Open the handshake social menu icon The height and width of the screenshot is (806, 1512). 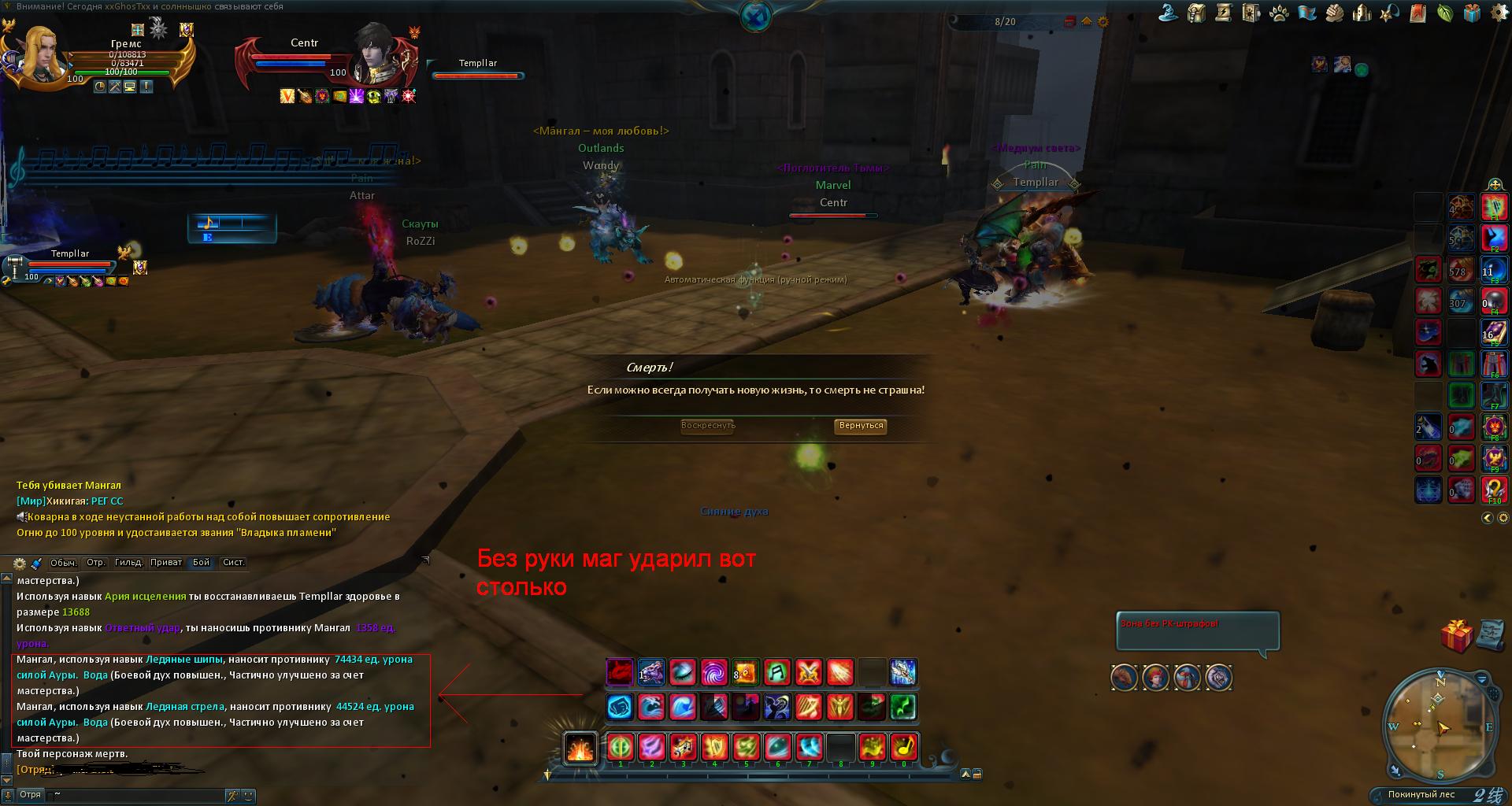coord(1334,13)
